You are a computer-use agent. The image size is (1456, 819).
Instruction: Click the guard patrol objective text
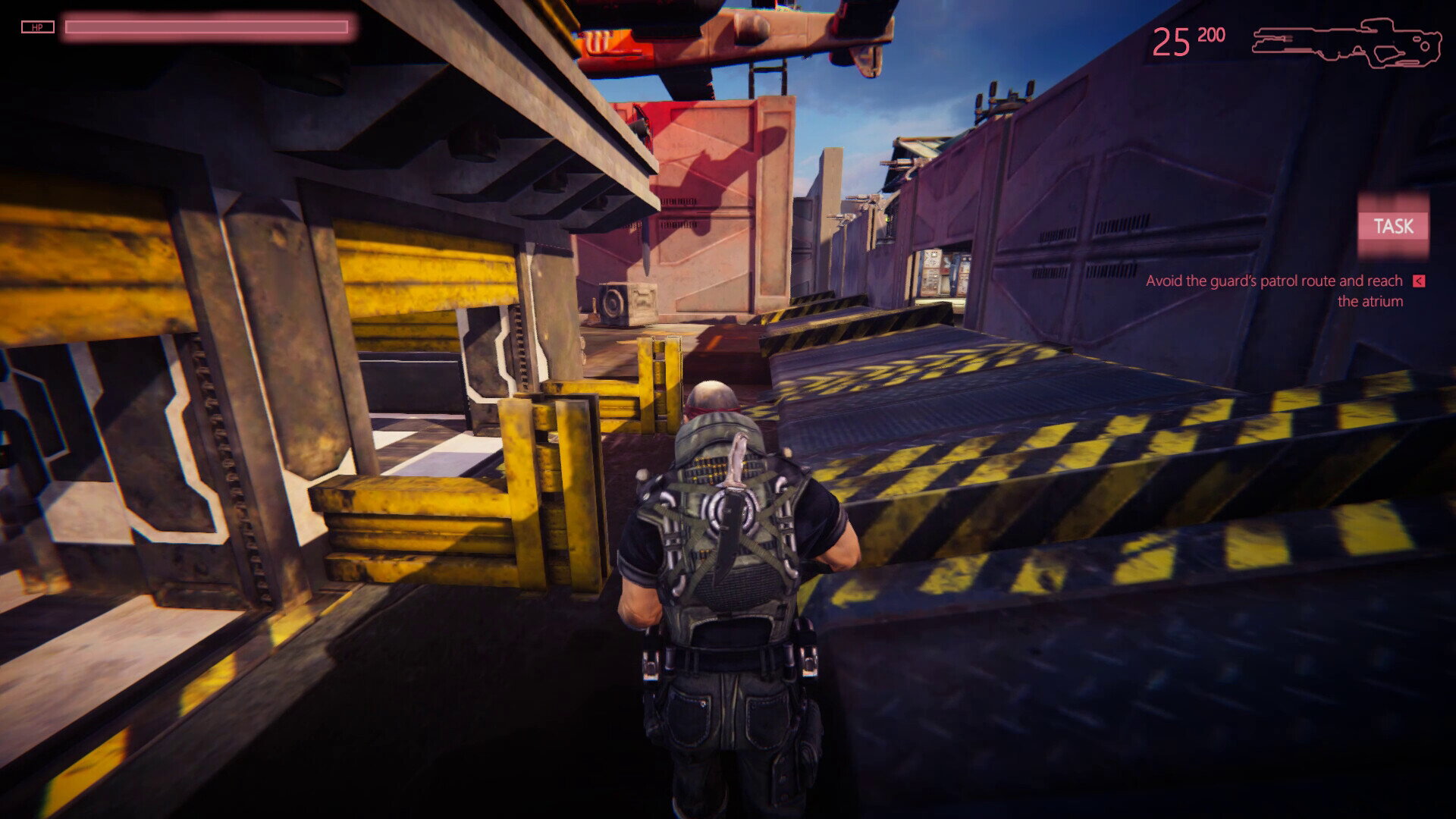[x=1274, y=290]
